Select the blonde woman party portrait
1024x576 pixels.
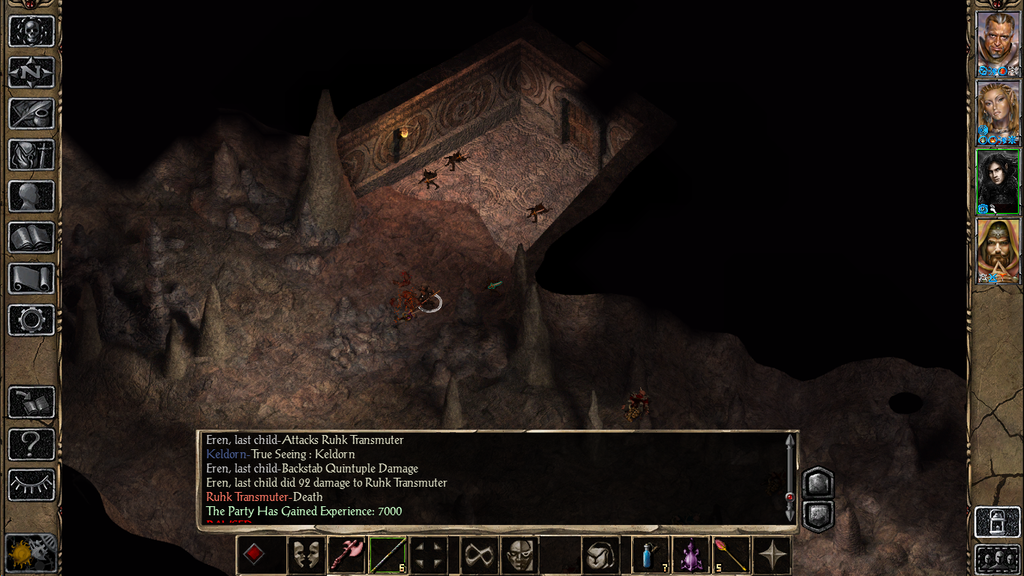tap(997, 109)
